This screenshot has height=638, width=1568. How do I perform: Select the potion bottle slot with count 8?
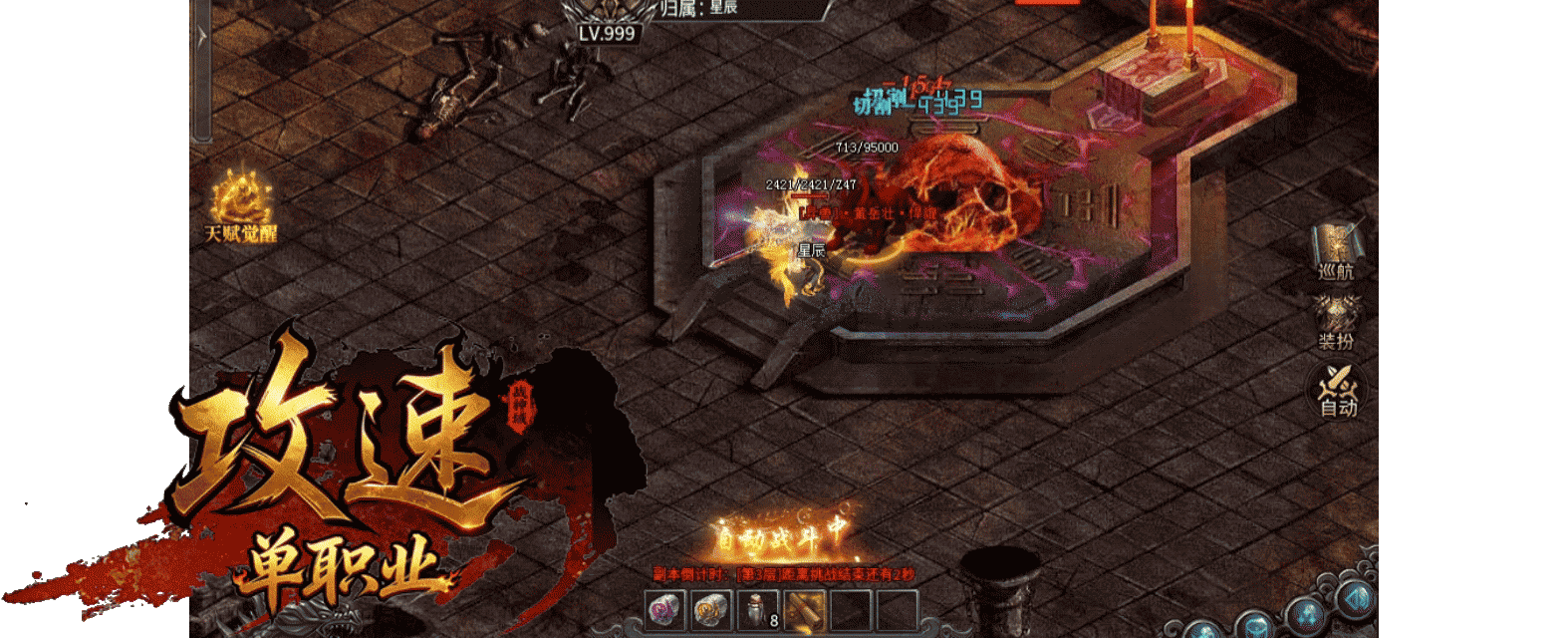point(758,610)
